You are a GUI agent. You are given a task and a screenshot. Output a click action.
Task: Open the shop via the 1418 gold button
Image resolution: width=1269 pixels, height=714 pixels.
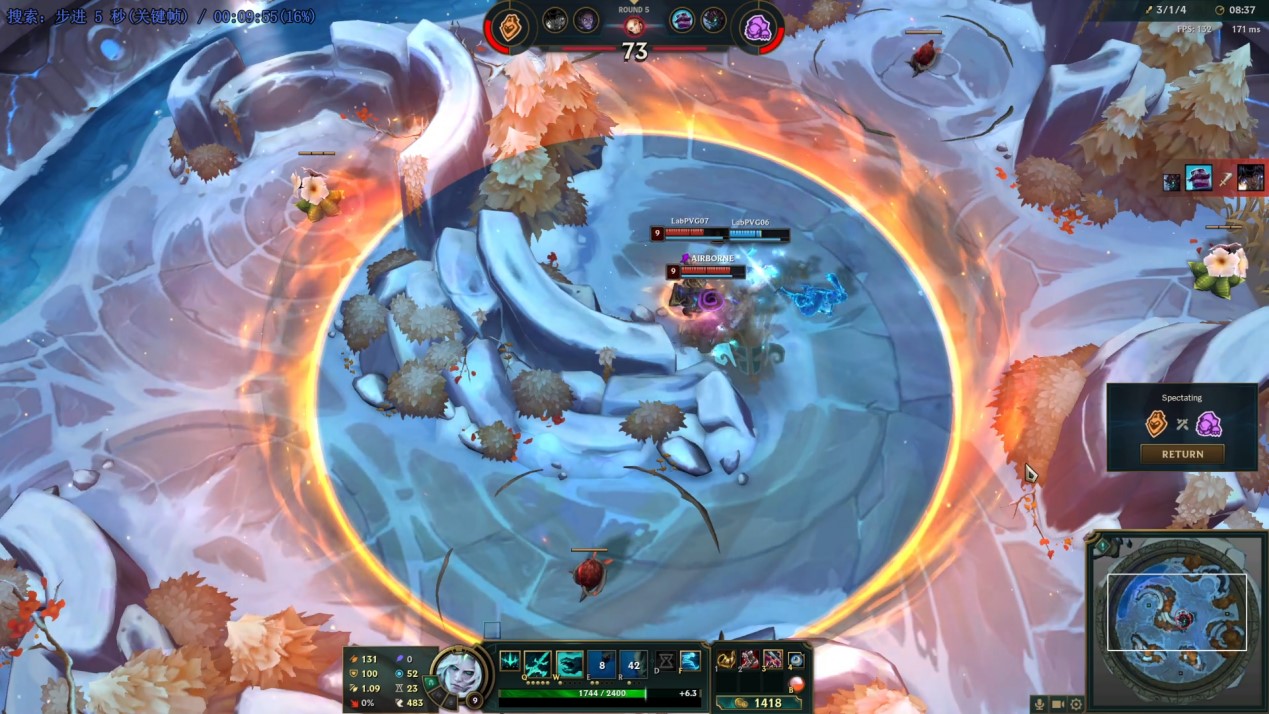[x=759, y=703]
